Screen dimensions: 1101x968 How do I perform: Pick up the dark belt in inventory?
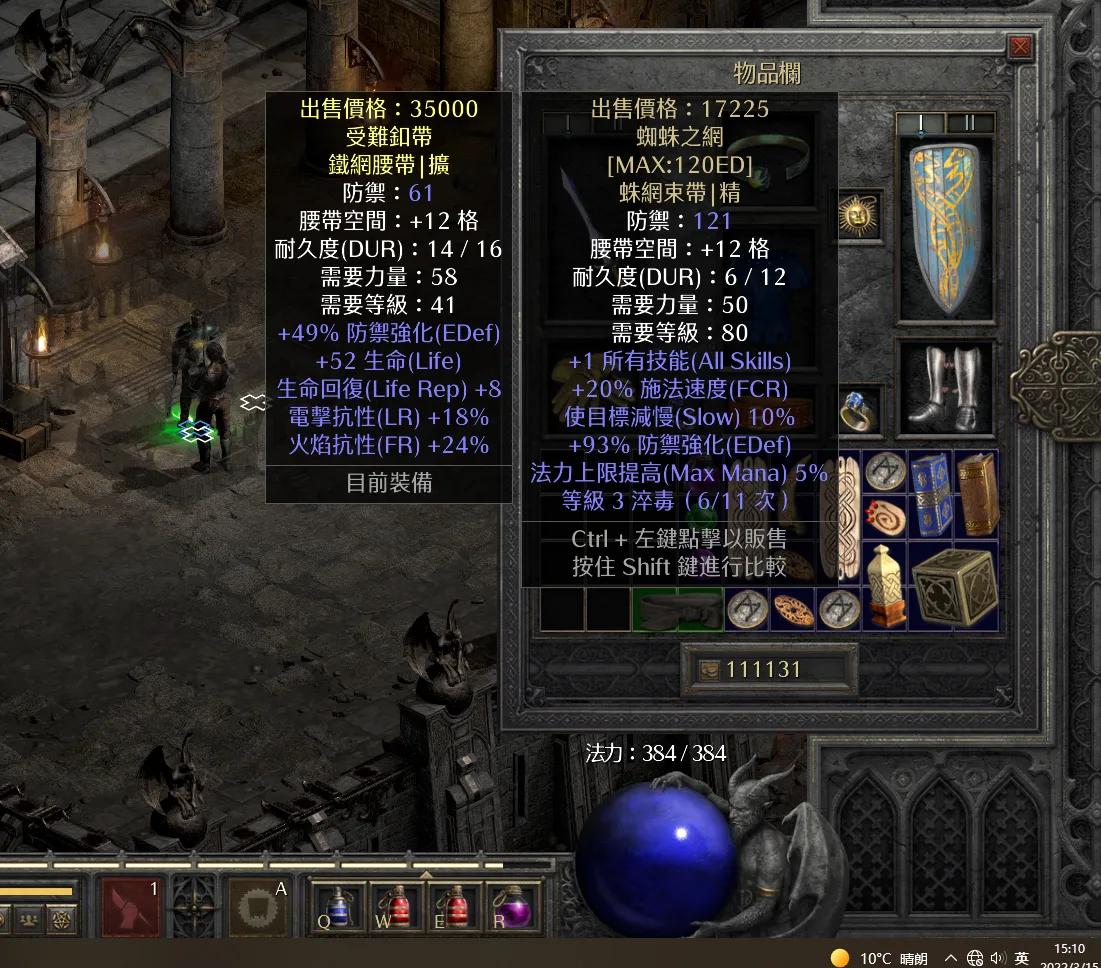[x=677, y=609]
